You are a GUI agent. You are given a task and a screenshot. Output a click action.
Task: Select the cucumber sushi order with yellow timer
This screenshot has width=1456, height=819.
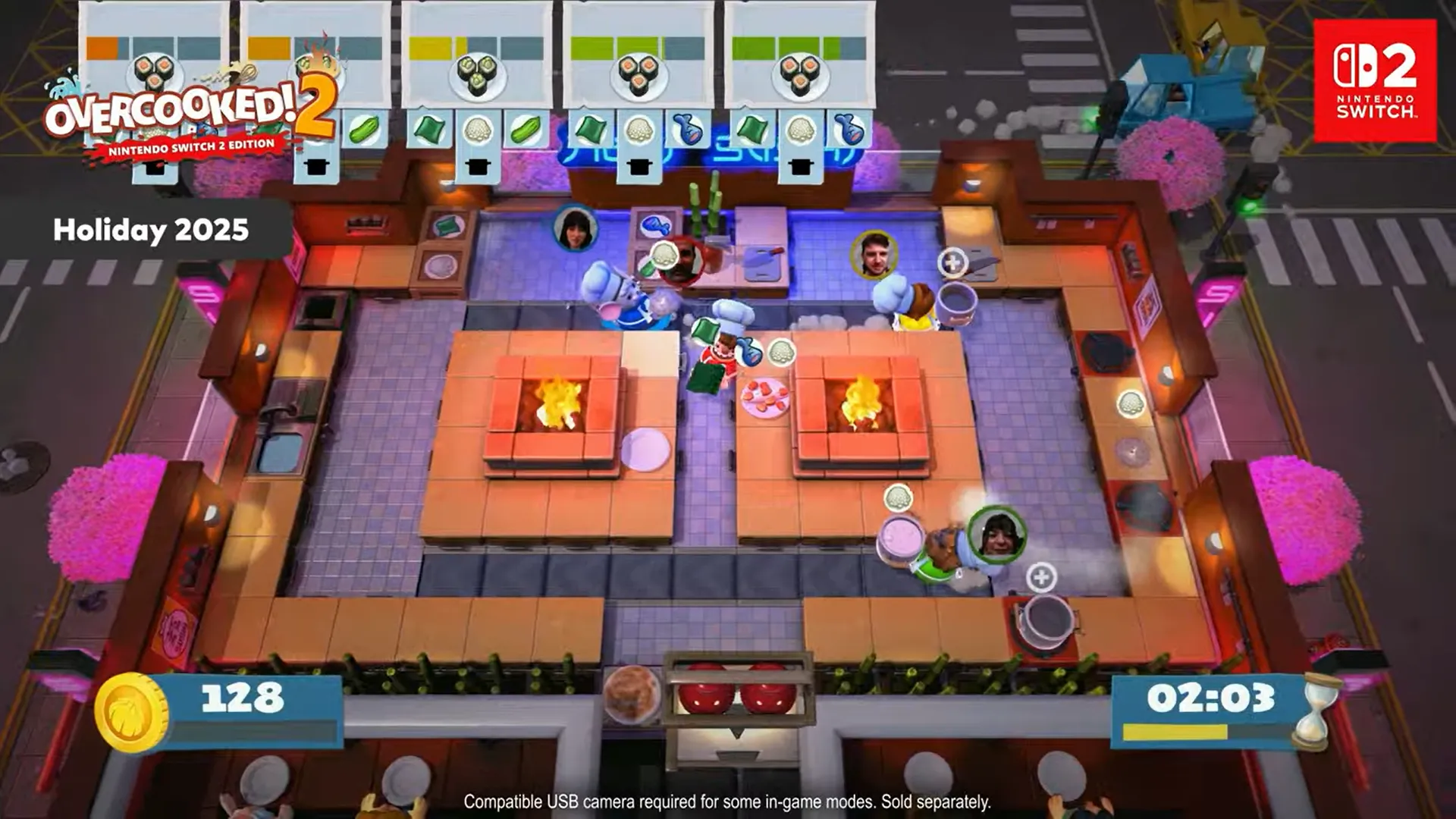[x=476, y=68]
